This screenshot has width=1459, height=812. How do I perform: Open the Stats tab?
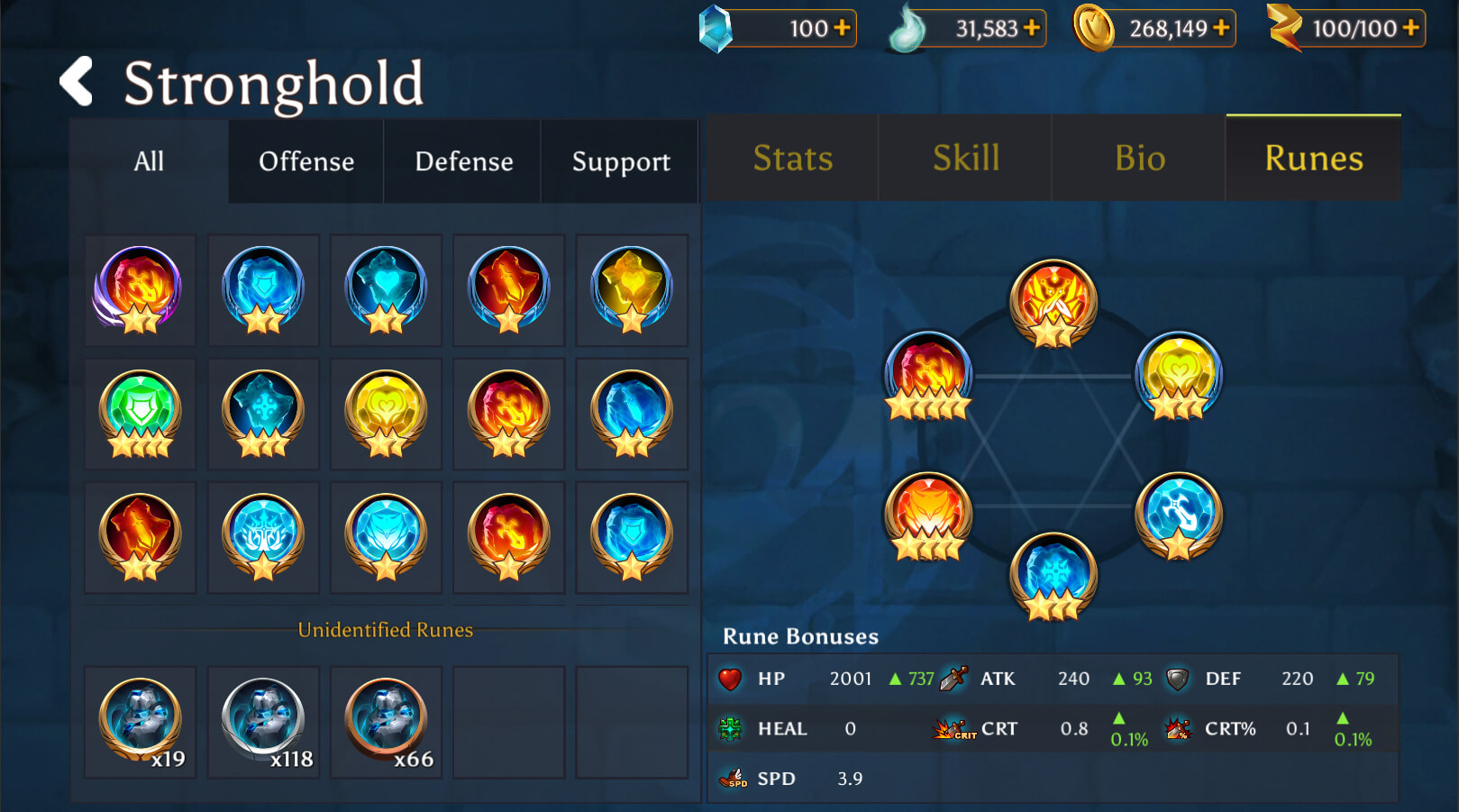(x=791, y=158)
